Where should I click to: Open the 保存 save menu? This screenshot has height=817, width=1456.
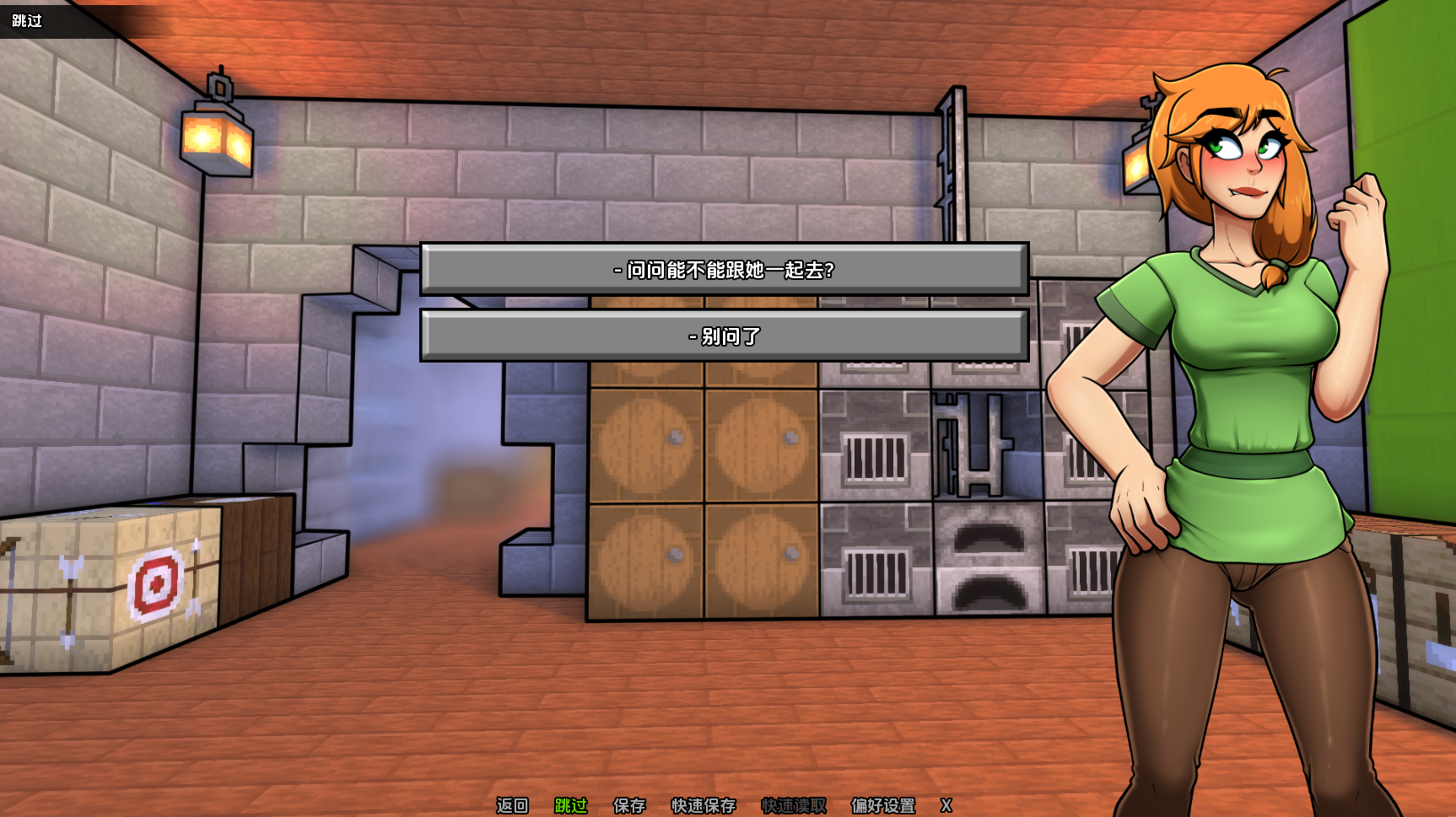629,805
